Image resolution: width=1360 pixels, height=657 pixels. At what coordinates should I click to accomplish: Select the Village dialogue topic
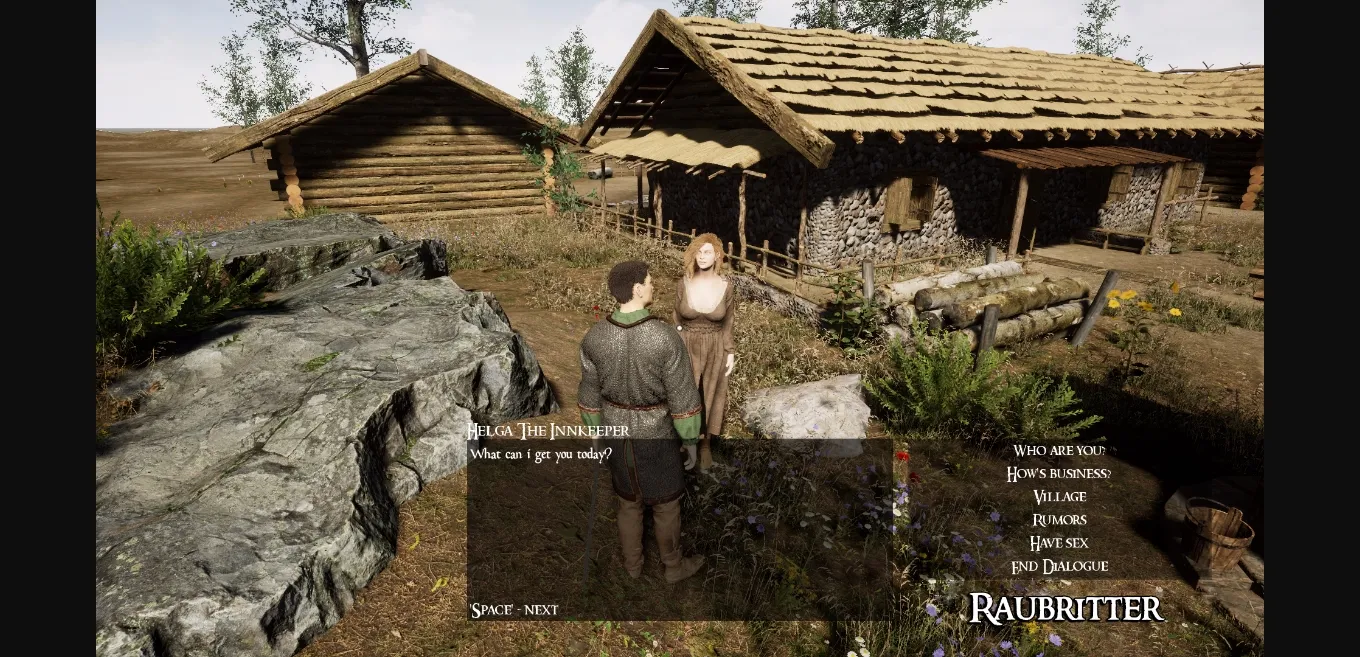click(1059, 497)
